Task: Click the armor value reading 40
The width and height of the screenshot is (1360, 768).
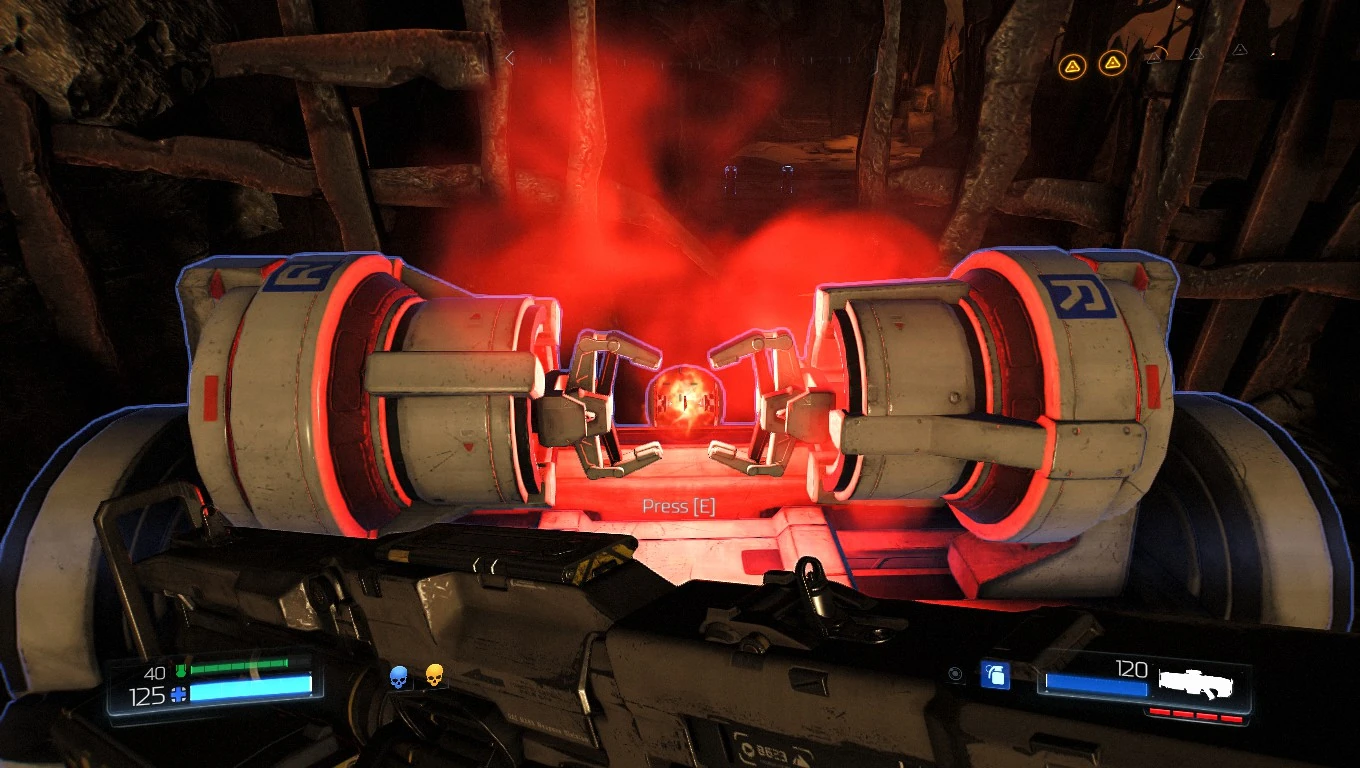Action: pyautogui.click(x=154, y=673)
